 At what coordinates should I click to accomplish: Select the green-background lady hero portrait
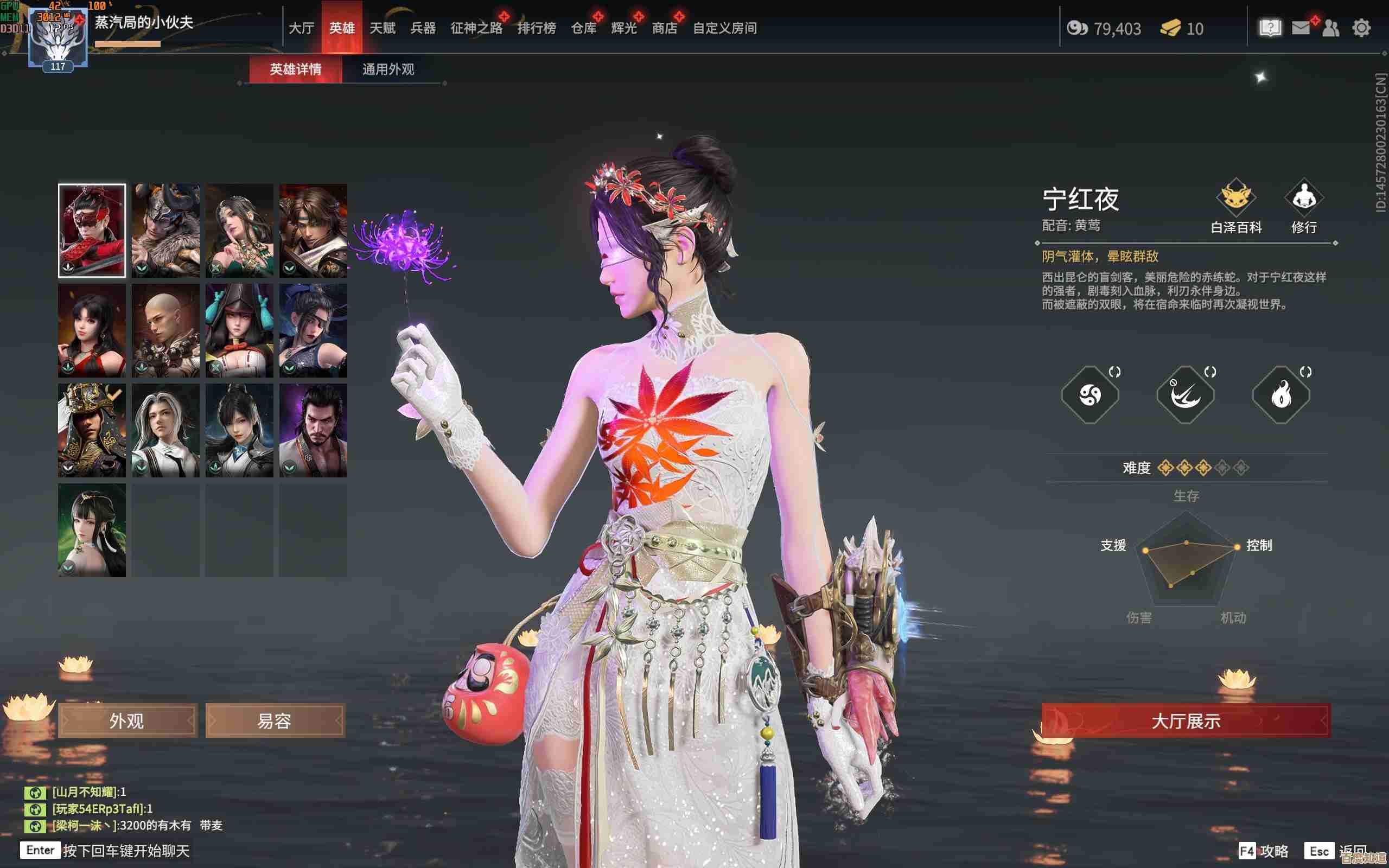tap(92, 530)
